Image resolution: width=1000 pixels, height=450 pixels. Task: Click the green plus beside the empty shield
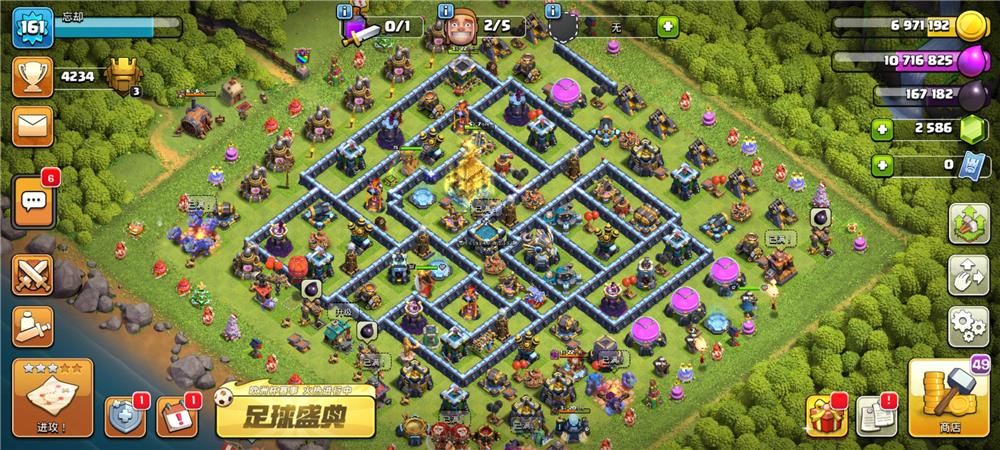667,26
